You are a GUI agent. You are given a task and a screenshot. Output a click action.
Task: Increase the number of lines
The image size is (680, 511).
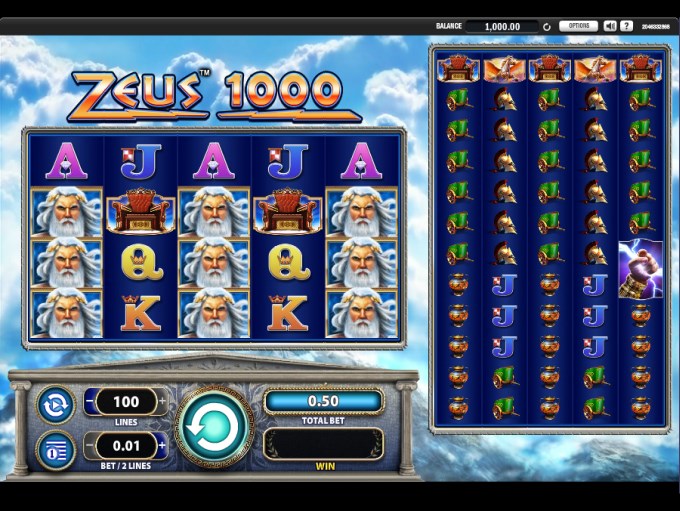click(162, 402)
